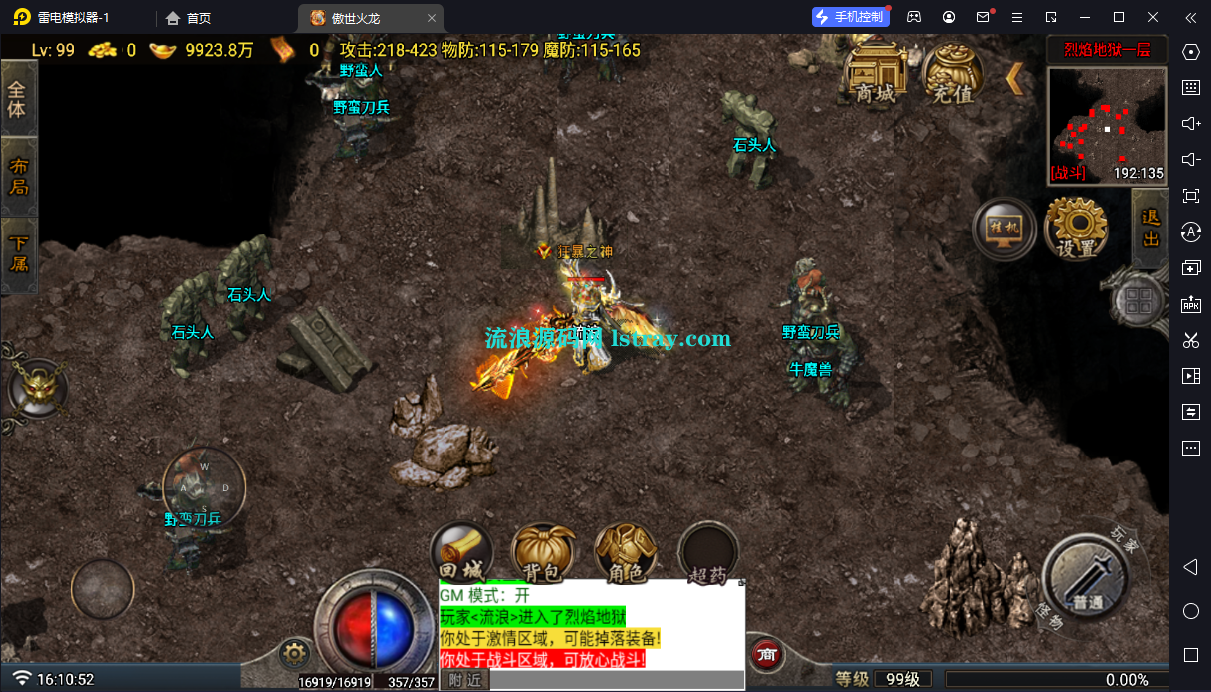Screen dimensions: 1211x692
Task: Switch to the 下属 tab
Action: point(18,254)
